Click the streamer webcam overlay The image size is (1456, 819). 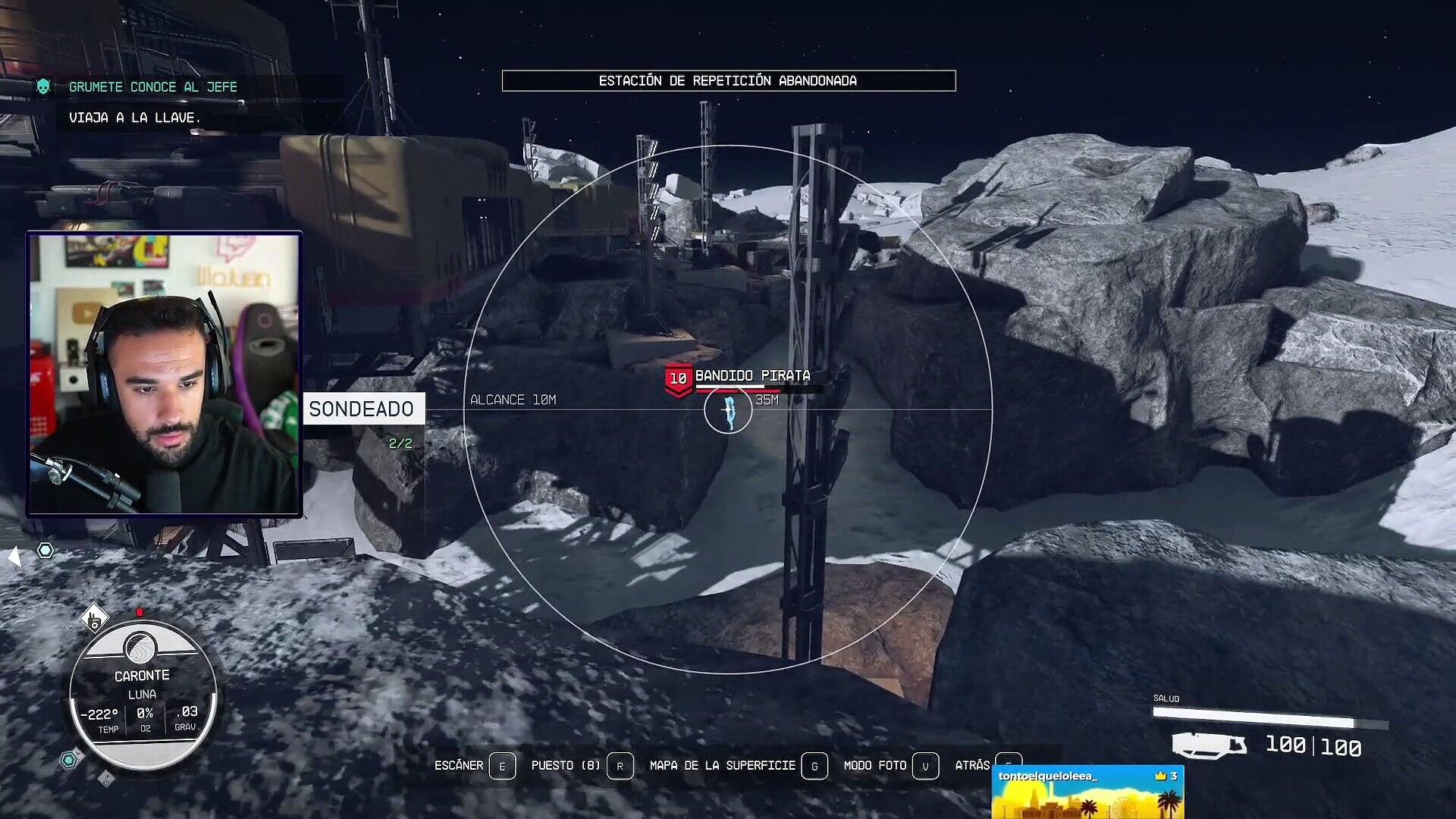(x=165, y=375)
